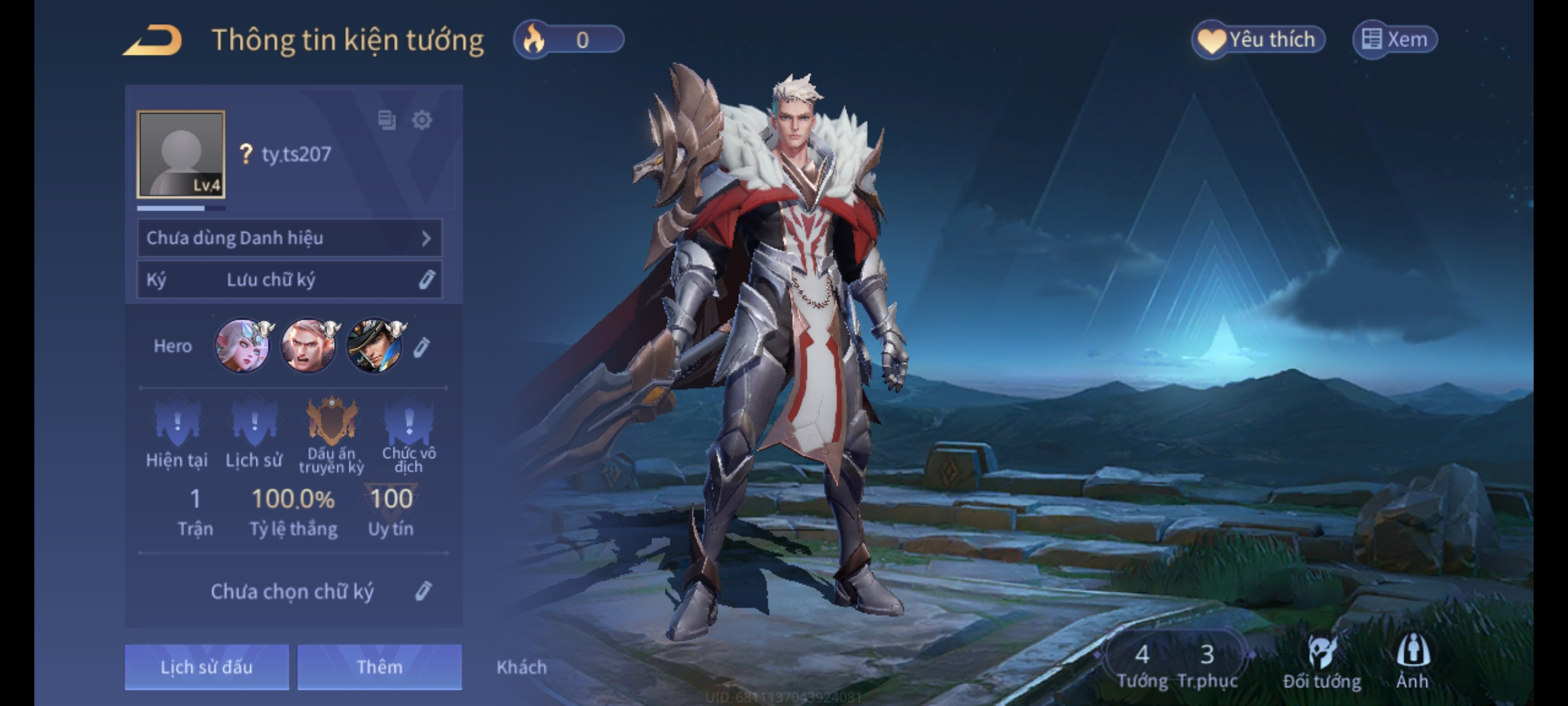Open the Ảnh photo option
The image size is (1568, 706).
(x=1413, y=662)
